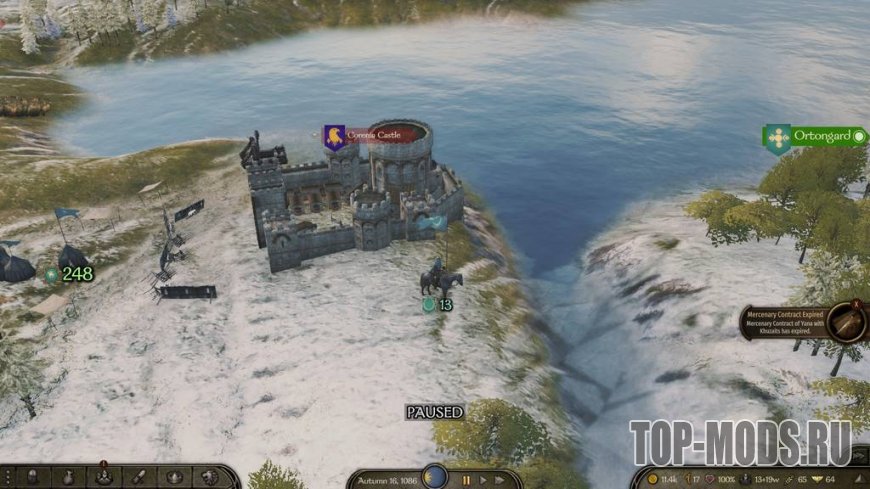The height and width of the screenshot is (489, 870).
Task: Open the clan screen icon
Action: [x=174, y=477]
